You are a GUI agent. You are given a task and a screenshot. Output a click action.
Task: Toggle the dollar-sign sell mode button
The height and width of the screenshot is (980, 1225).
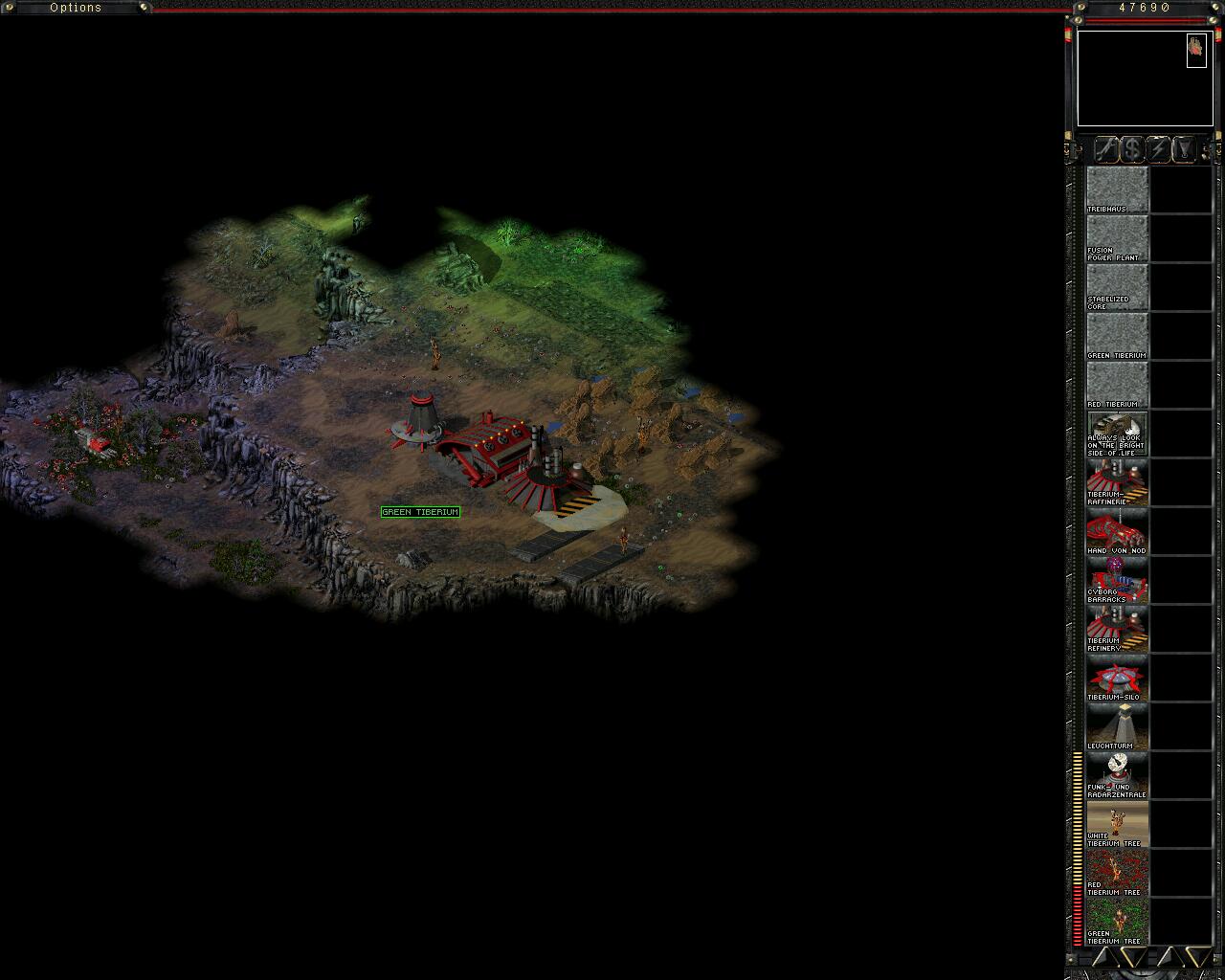[1132, 149]
